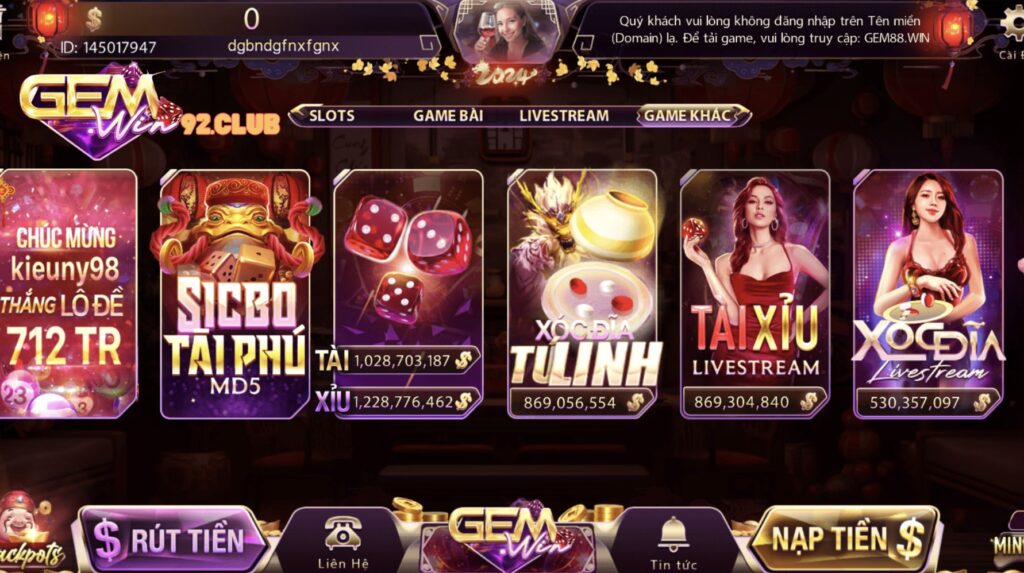Choose the GAME KHÁC tab
The image size is (1024, 573).
[x=687, y=116]
